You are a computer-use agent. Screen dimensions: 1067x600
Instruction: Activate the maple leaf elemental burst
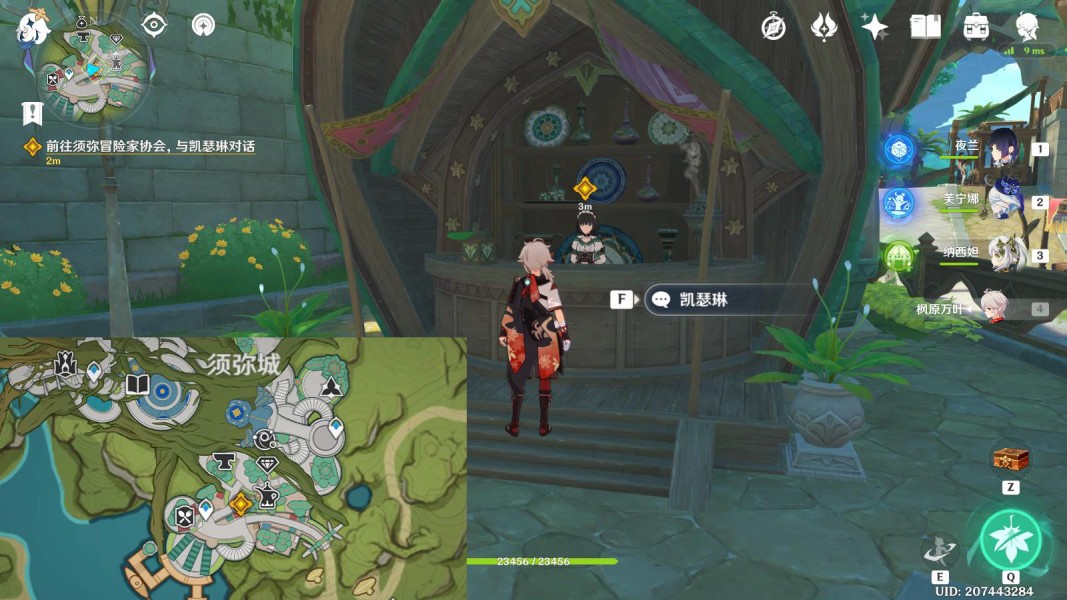pos(1010,540)
